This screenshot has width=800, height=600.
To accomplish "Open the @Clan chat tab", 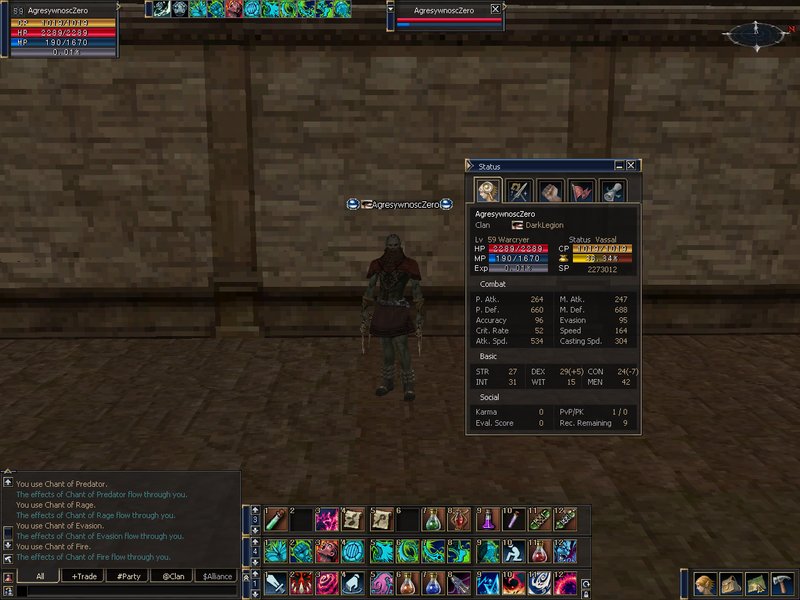I will (173, 576).
